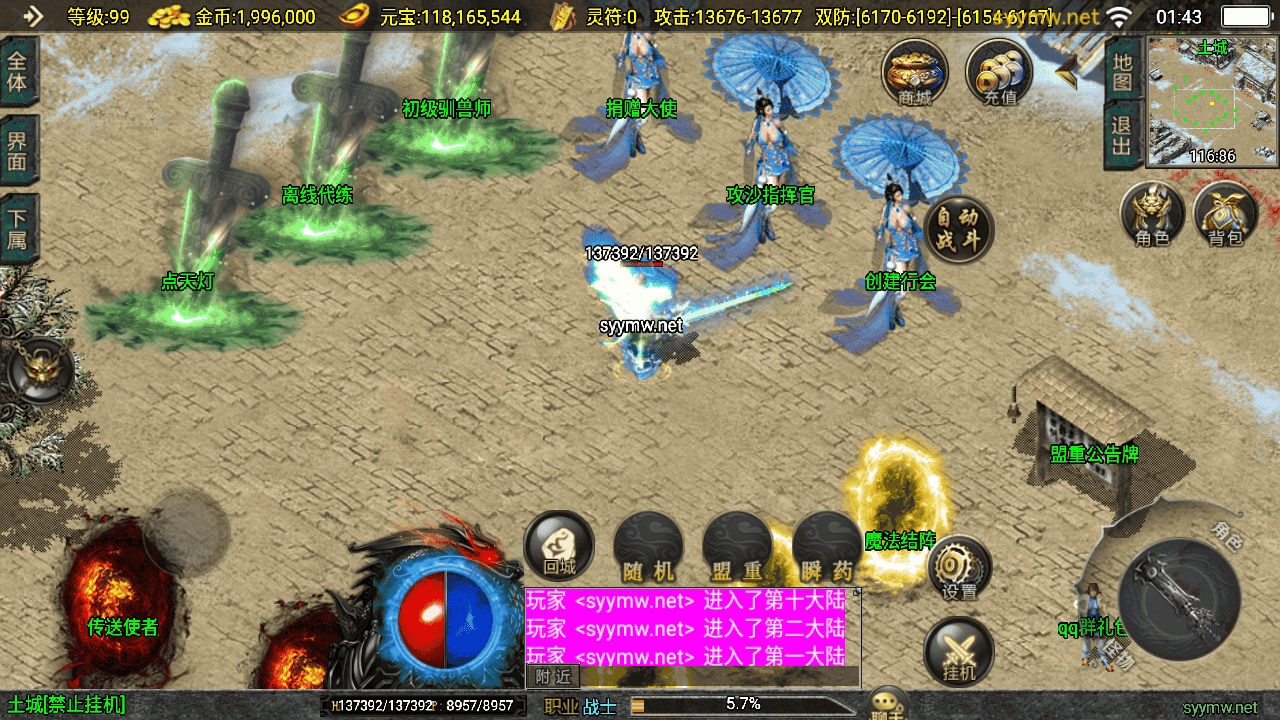Click the 退出 exit tab
This screenshot has height=720, width=1280.
tap(1122, 135)
